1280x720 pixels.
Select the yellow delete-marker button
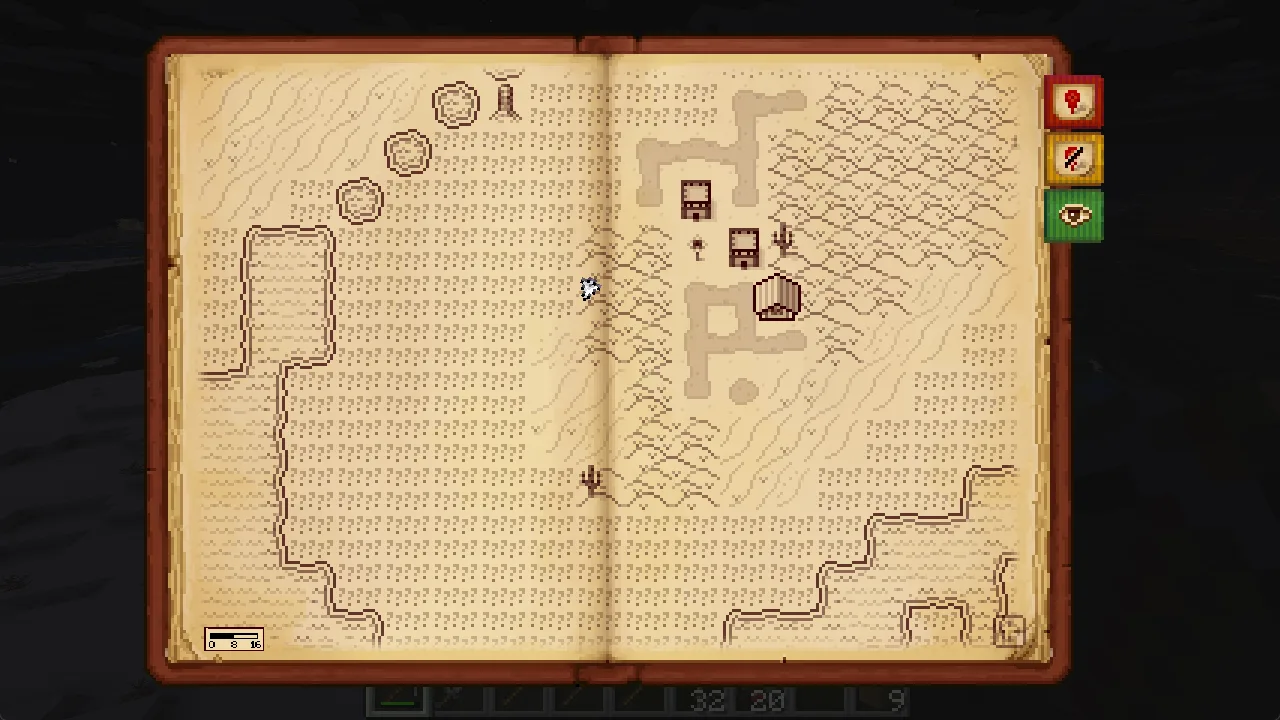click(1073, 159)
